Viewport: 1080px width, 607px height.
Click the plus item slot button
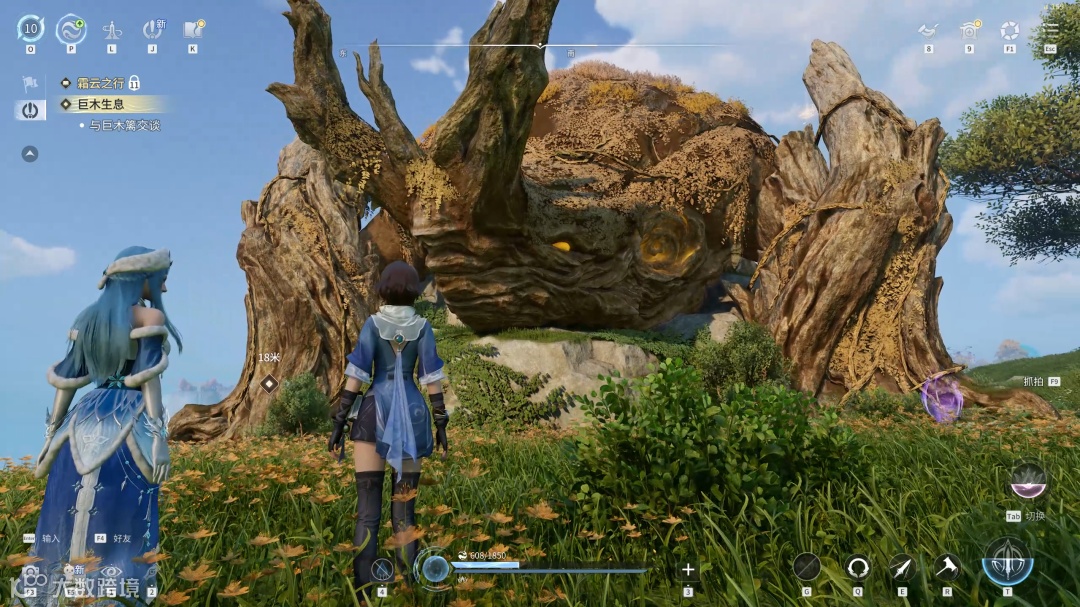pyautogui.click(x=688, y=570)
